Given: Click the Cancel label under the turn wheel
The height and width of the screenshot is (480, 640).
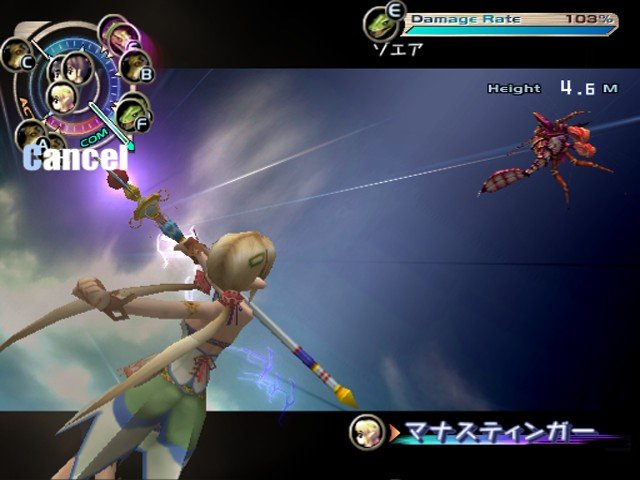Looking at the screenshot, I should click(x=77, y=157).
